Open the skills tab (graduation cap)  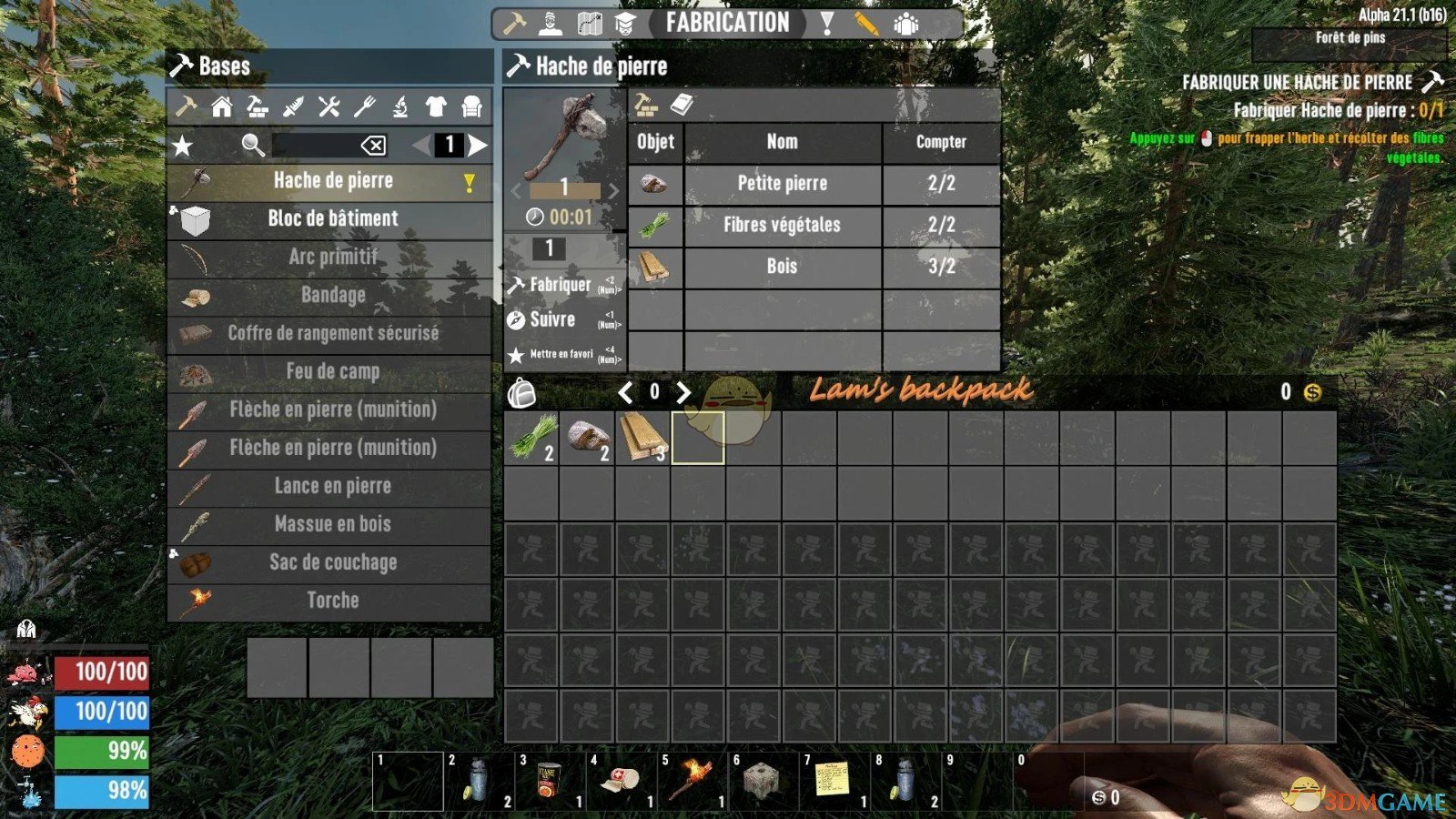pos(627,24)
